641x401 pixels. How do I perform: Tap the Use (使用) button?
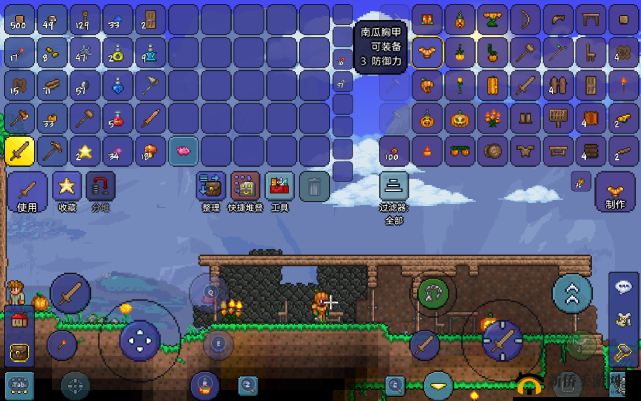27,190
